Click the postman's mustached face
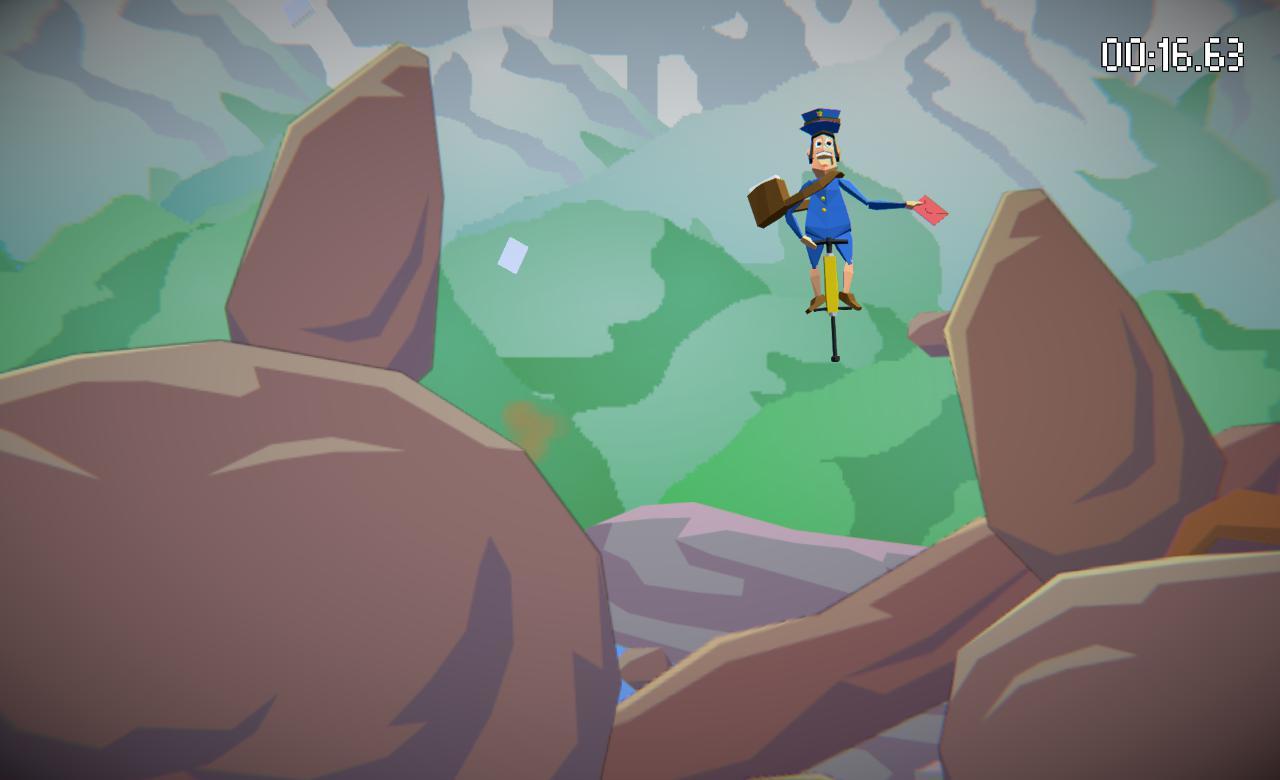This screenshot has width=1280, height=780. 824,152
